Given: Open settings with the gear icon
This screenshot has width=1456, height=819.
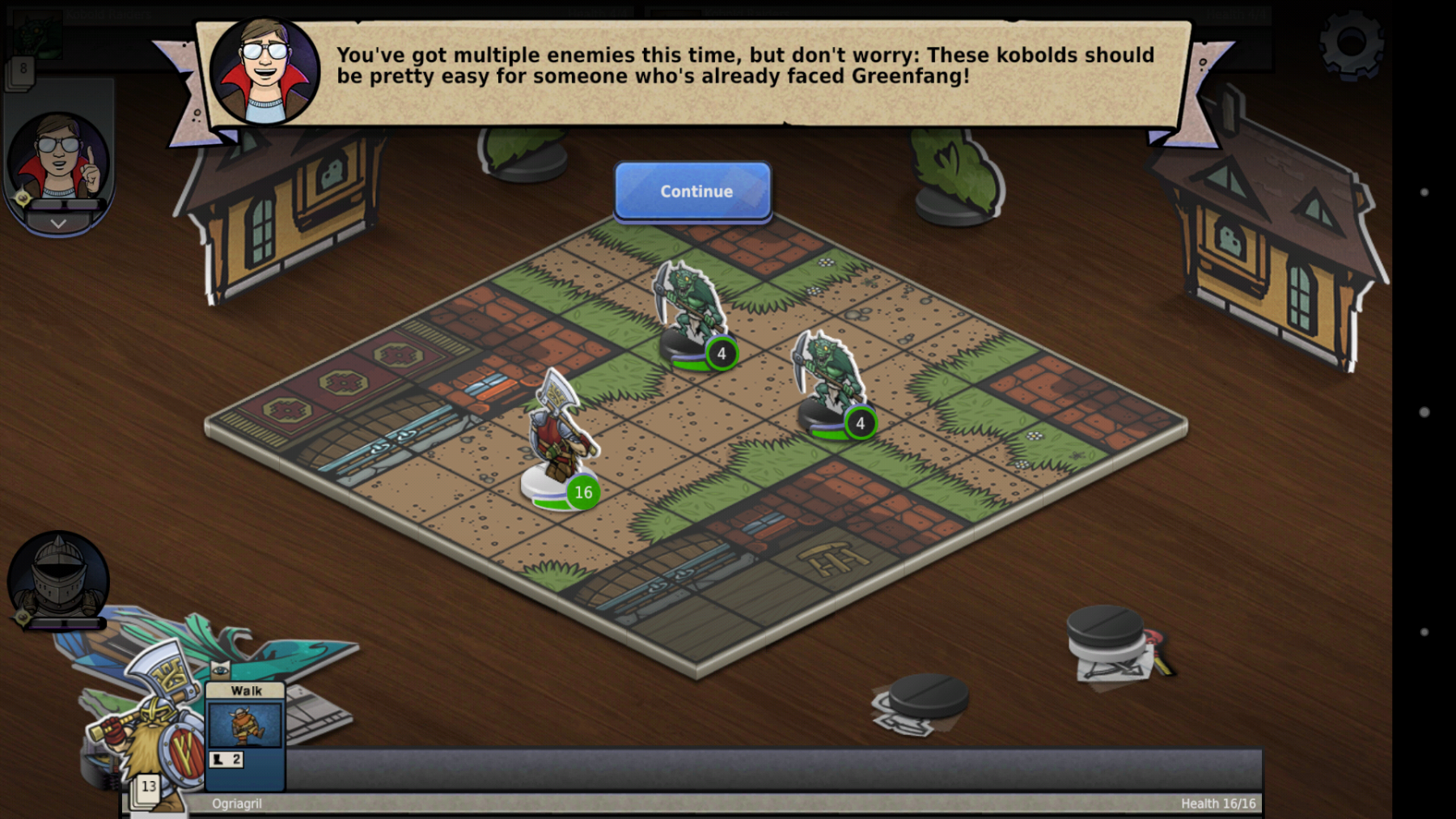Looking at the screenshot, I should click(1350, 43).
